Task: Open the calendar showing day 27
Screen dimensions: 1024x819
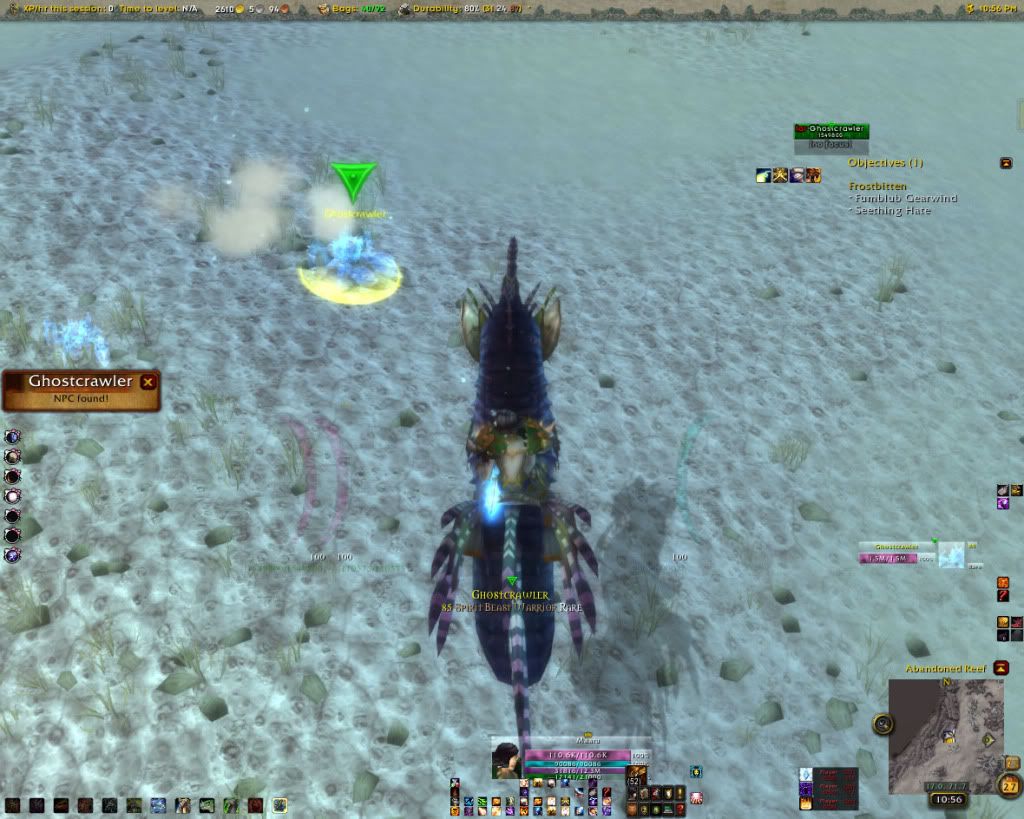Action: (1008, 785)
